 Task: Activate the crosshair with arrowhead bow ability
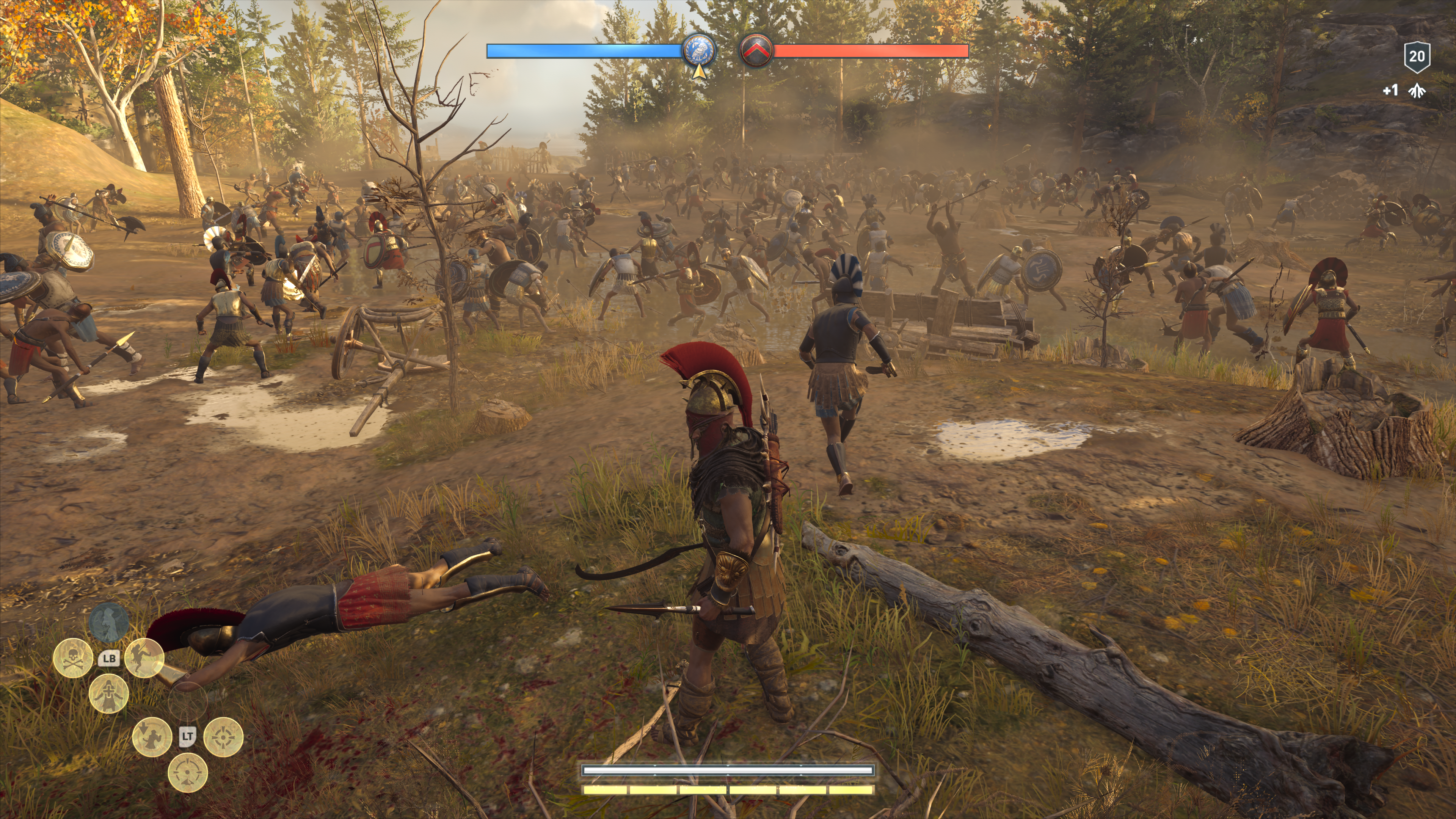188,773
